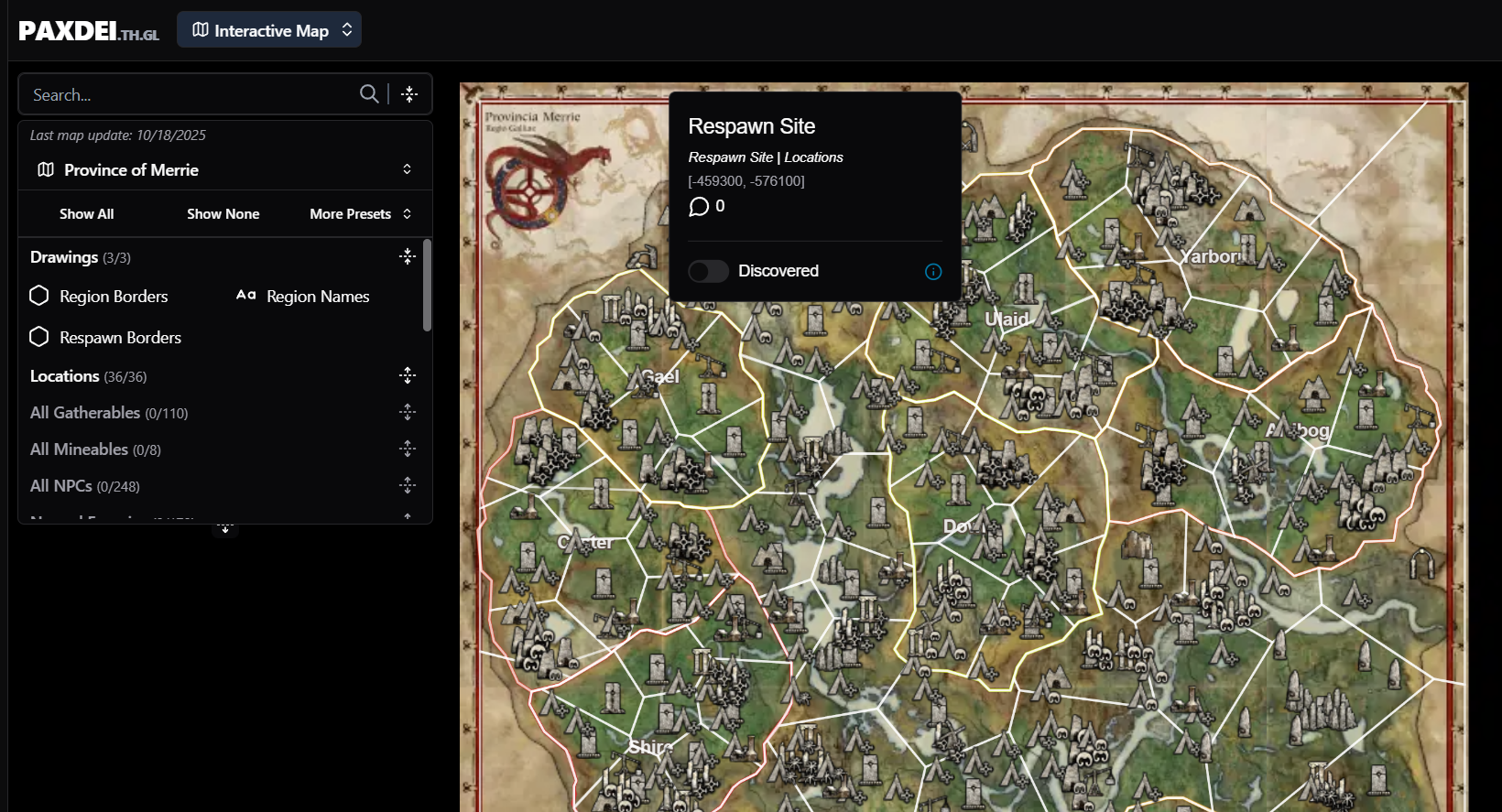
Task: Select the Province of Merrie map dropdown
Action: (224, 170)
